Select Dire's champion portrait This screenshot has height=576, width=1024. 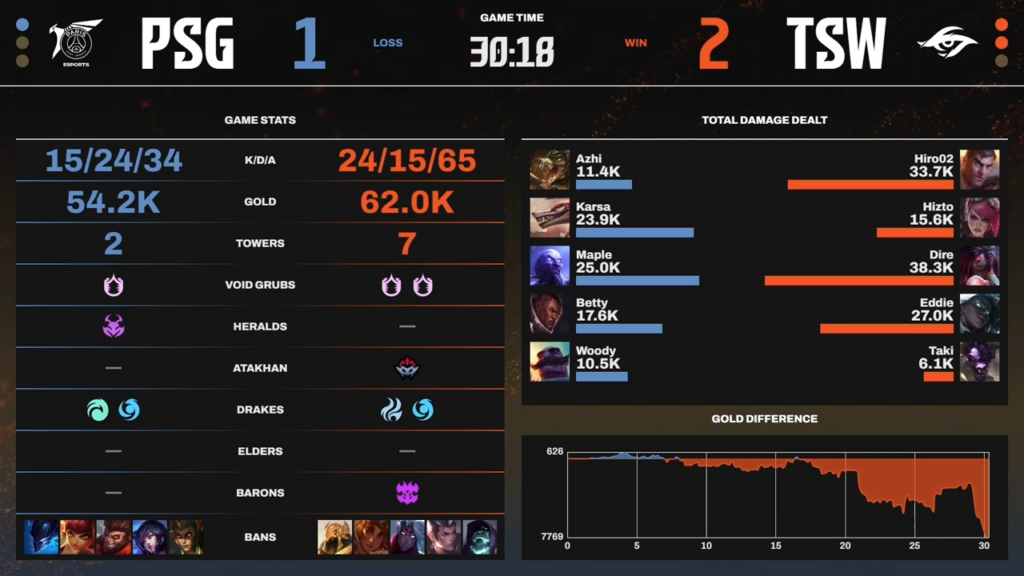tap(979, 265)
